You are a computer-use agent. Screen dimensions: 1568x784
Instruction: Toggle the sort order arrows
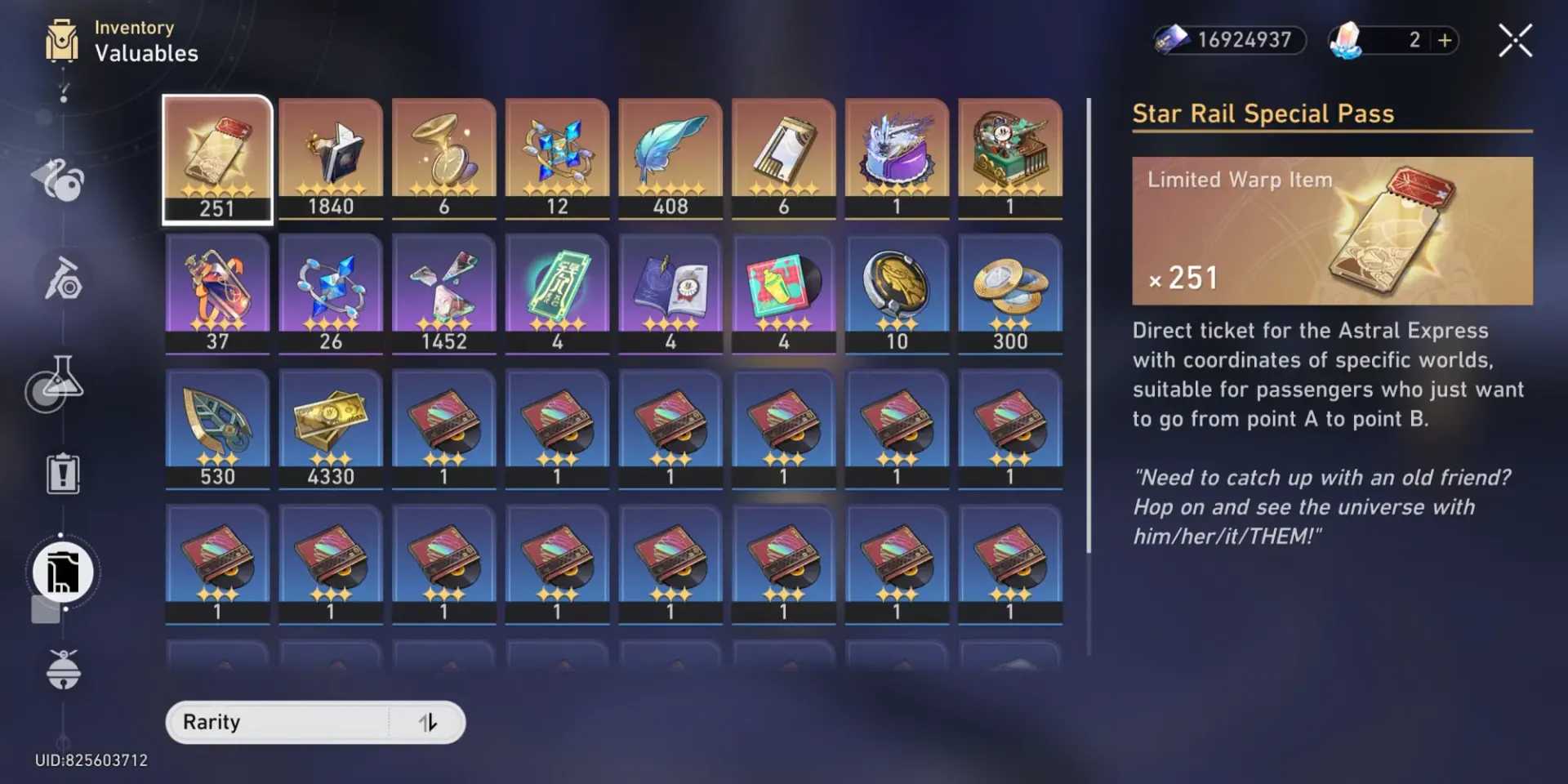[x=428, y=723]
